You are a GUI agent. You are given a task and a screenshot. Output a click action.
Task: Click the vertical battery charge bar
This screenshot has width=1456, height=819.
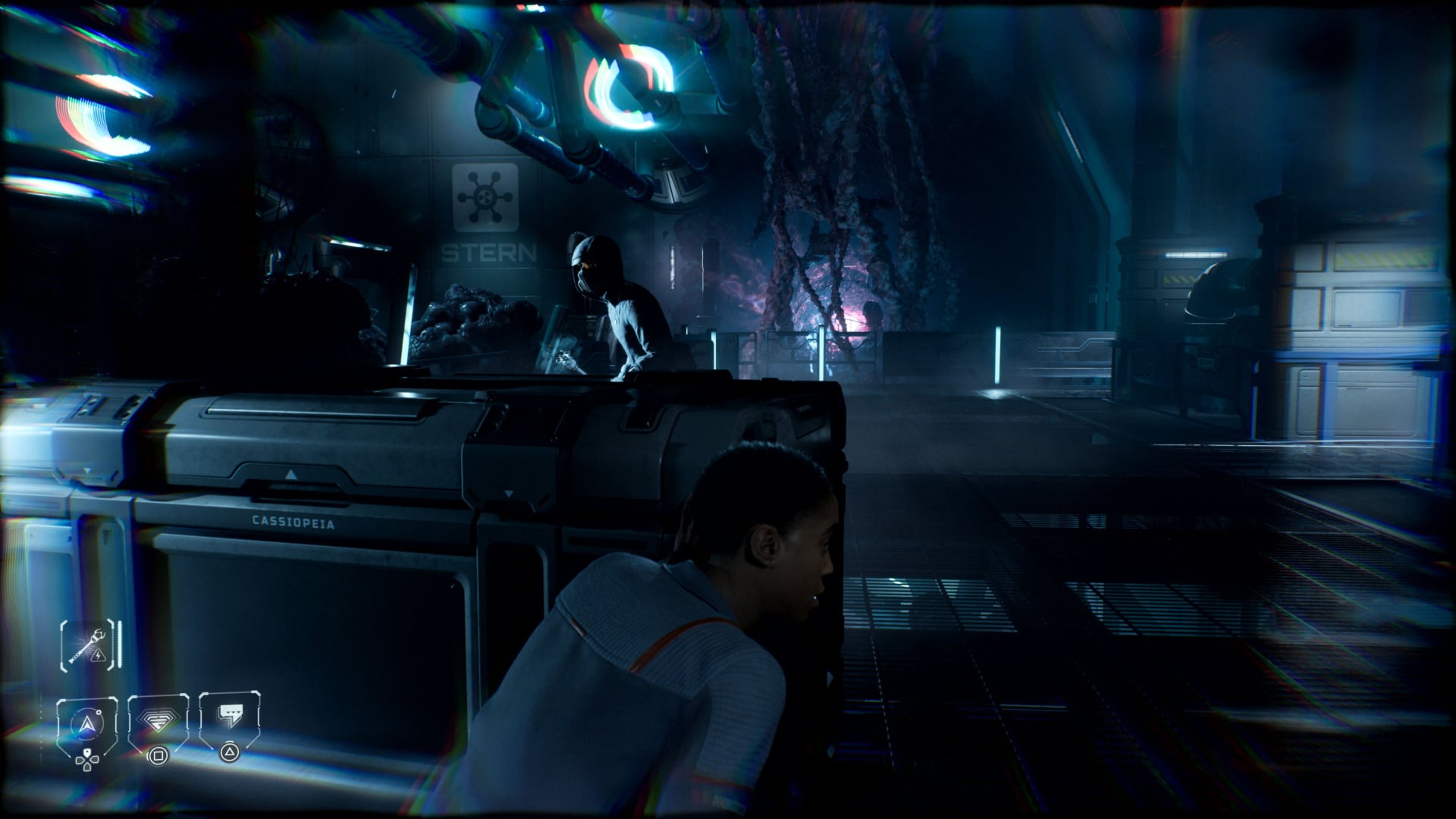pyautogui.click(x=120, y=645)
